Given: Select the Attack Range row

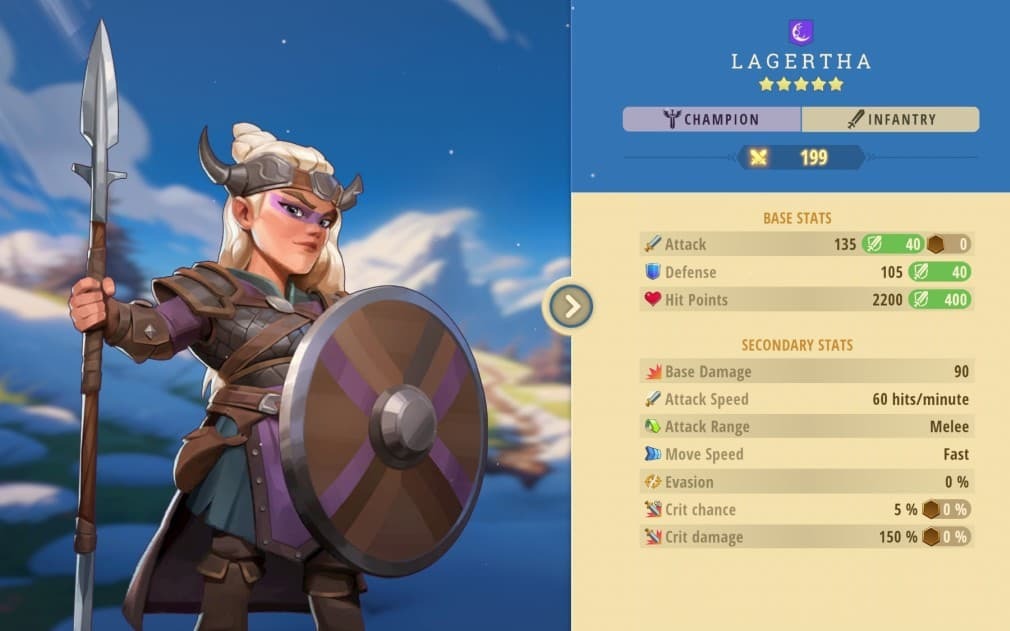Looking at the screenshot, I should (805, 427).
